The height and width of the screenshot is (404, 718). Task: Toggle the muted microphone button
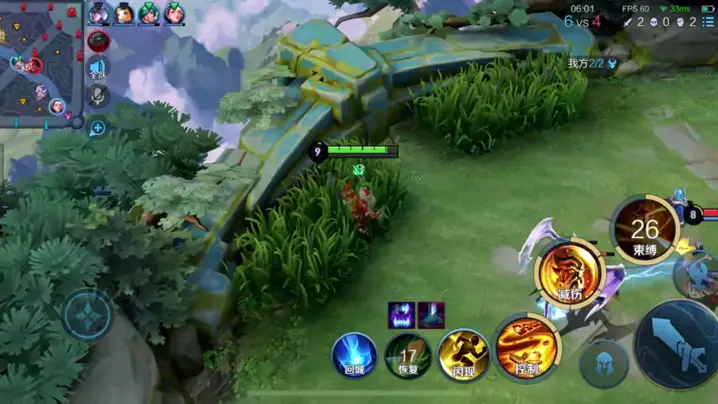coord(98,96)
